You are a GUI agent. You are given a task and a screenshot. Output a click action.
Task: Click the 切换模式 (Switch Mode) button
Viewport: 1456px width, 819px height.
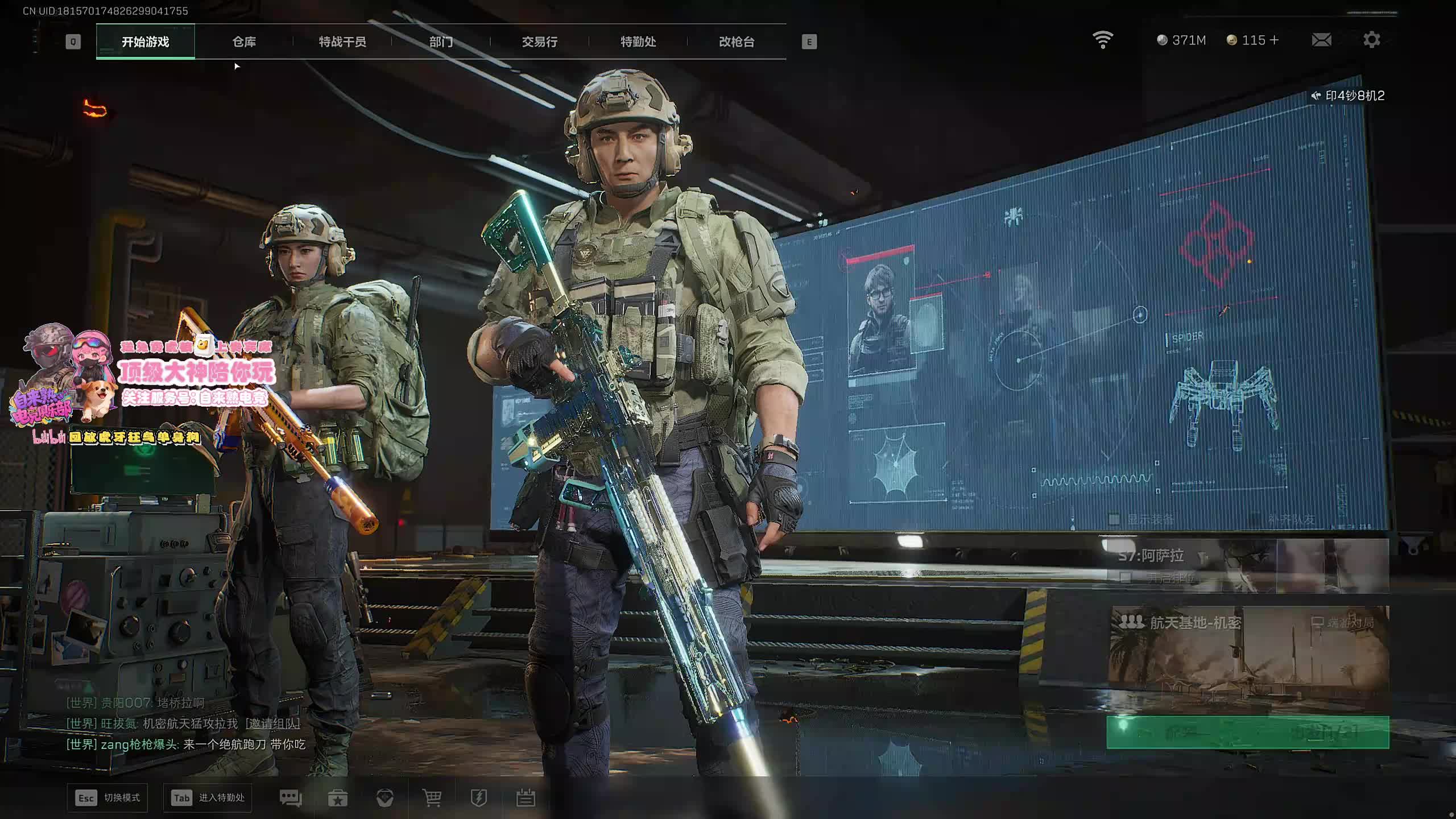(107, 798)
